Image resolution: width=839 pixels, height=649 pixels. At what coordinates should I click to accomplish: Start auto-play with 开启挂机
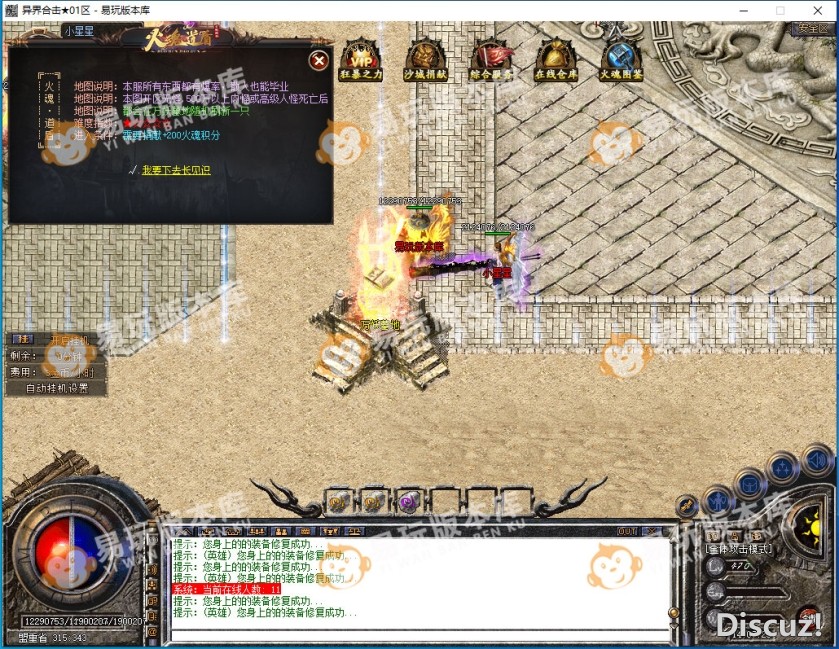coord(68,341)
